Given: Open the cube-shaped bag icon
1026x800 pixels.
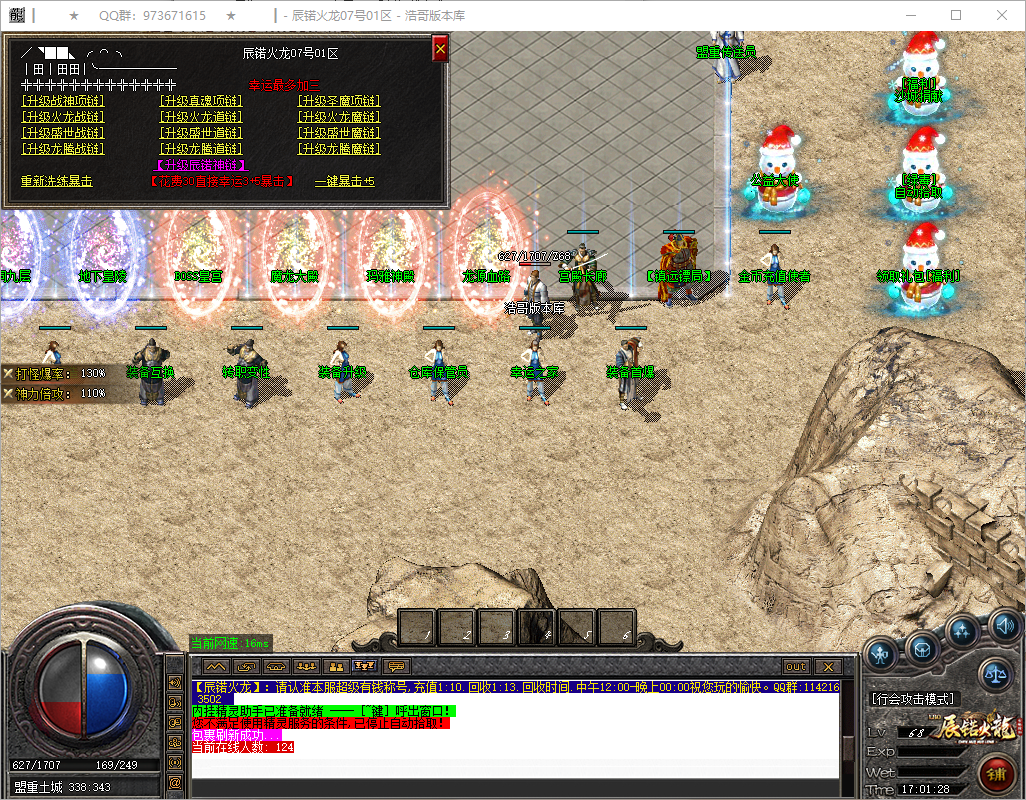Looking at the screenshot, I should coord(922,650).
